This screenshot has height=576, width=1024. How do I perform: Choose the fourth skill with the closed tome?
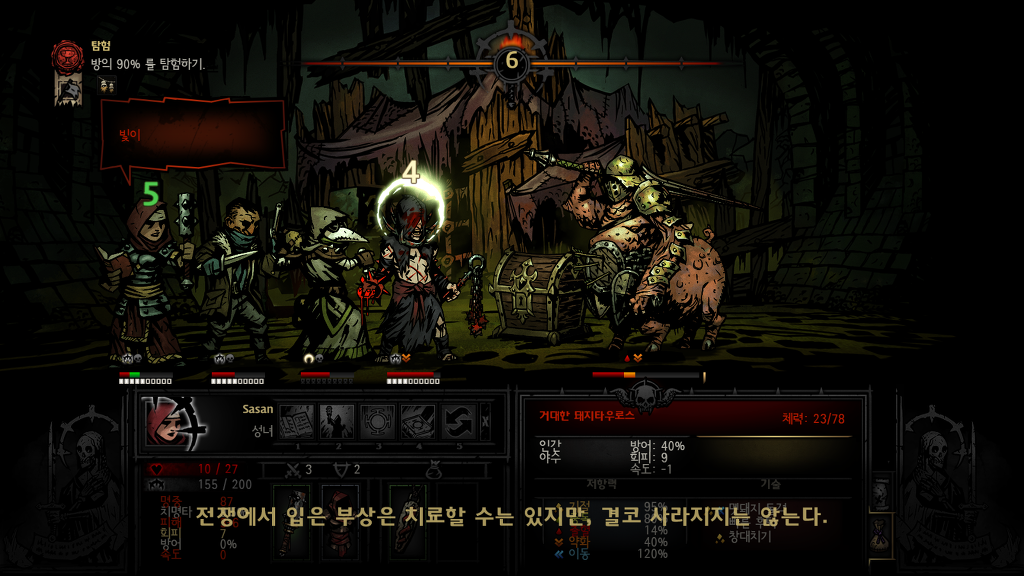(x=419, y=421)
